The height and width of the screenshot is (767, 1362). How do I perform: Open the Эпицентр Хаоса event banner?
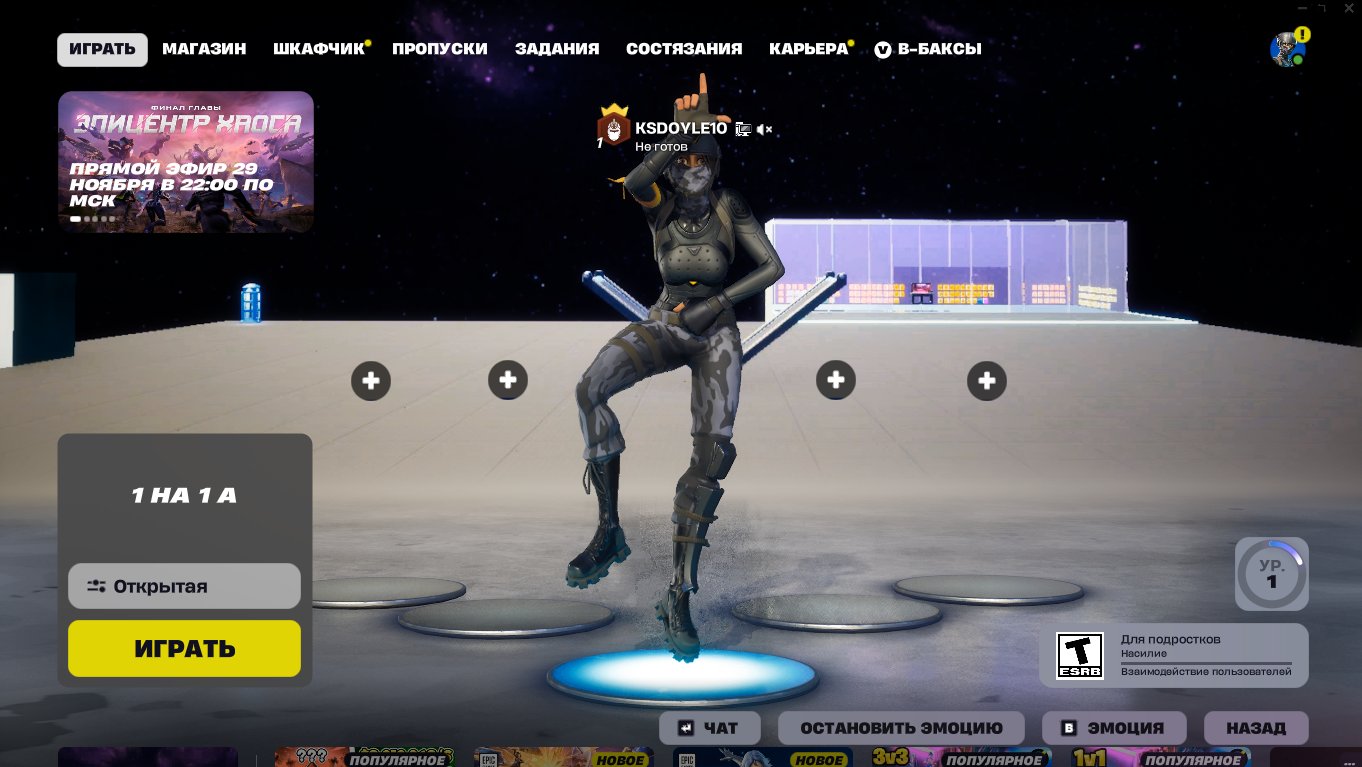click(x=186, y=162)
